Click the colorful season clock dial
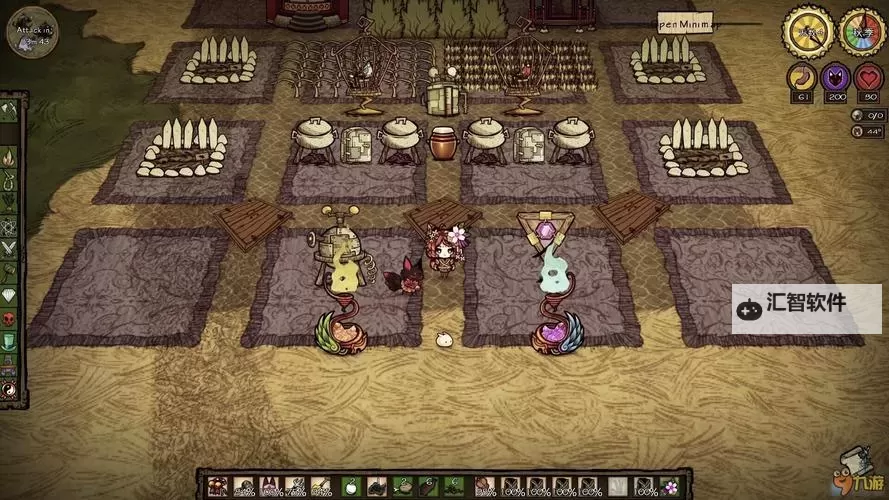The width and height of the screenshot is (889, 500). [860, 31]
